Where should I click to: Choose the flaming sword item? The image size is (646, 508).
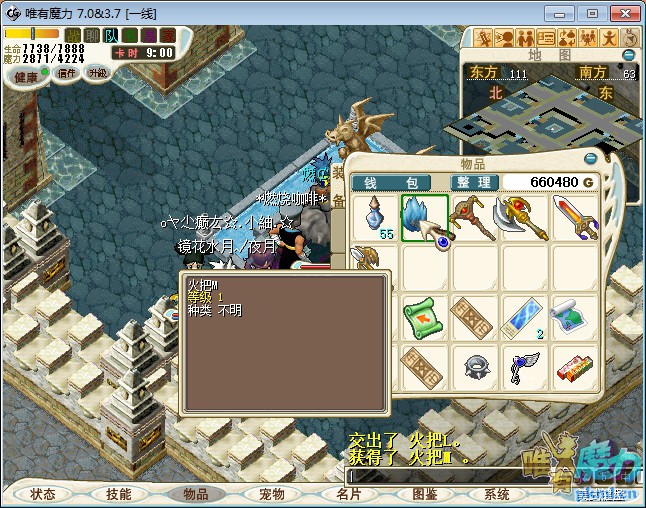coord(574,217)
